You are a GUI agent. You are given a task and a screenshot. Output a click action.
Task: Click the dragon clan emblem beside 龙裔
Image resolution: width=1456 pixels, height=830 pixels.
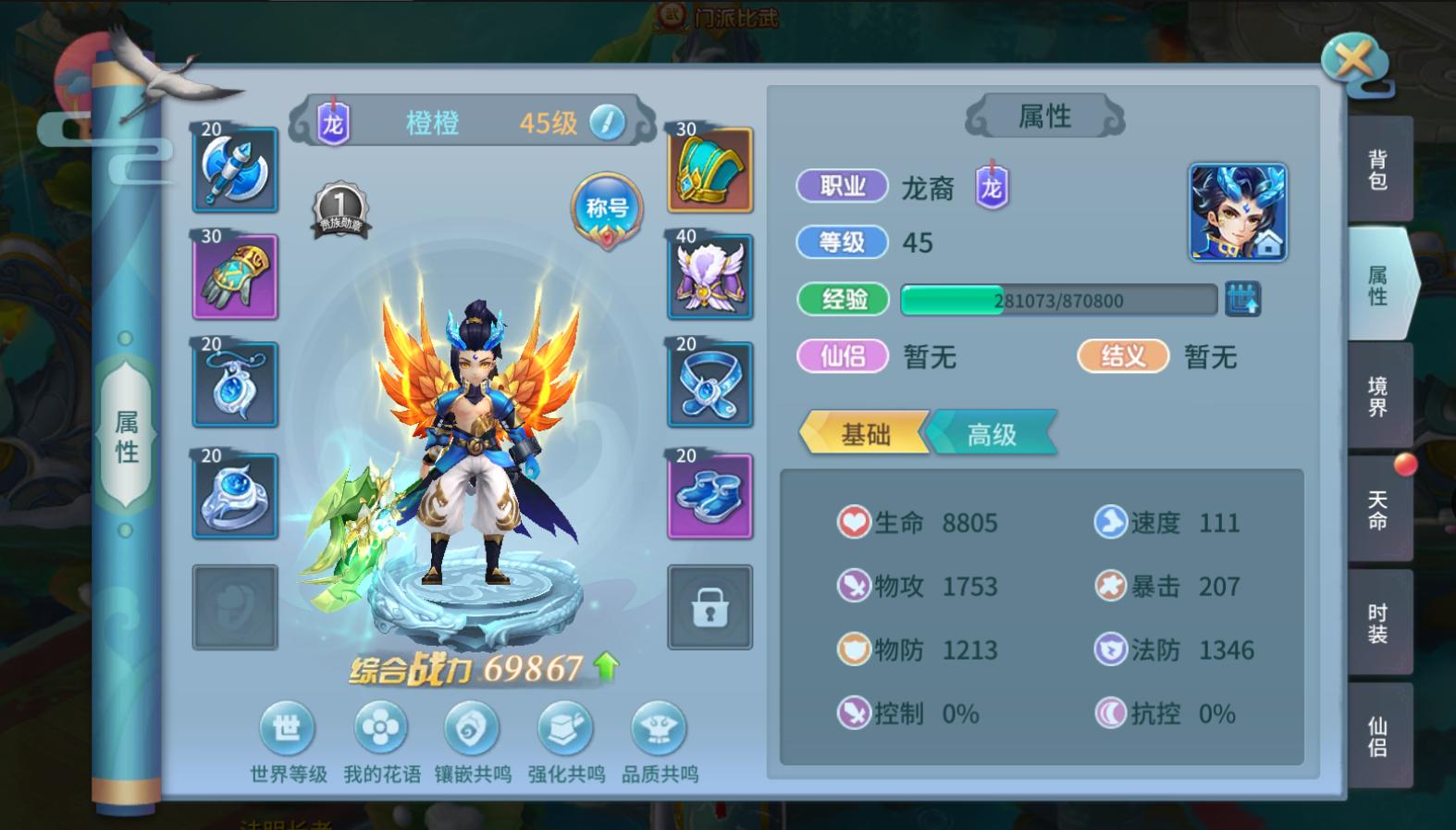[991, 187]
